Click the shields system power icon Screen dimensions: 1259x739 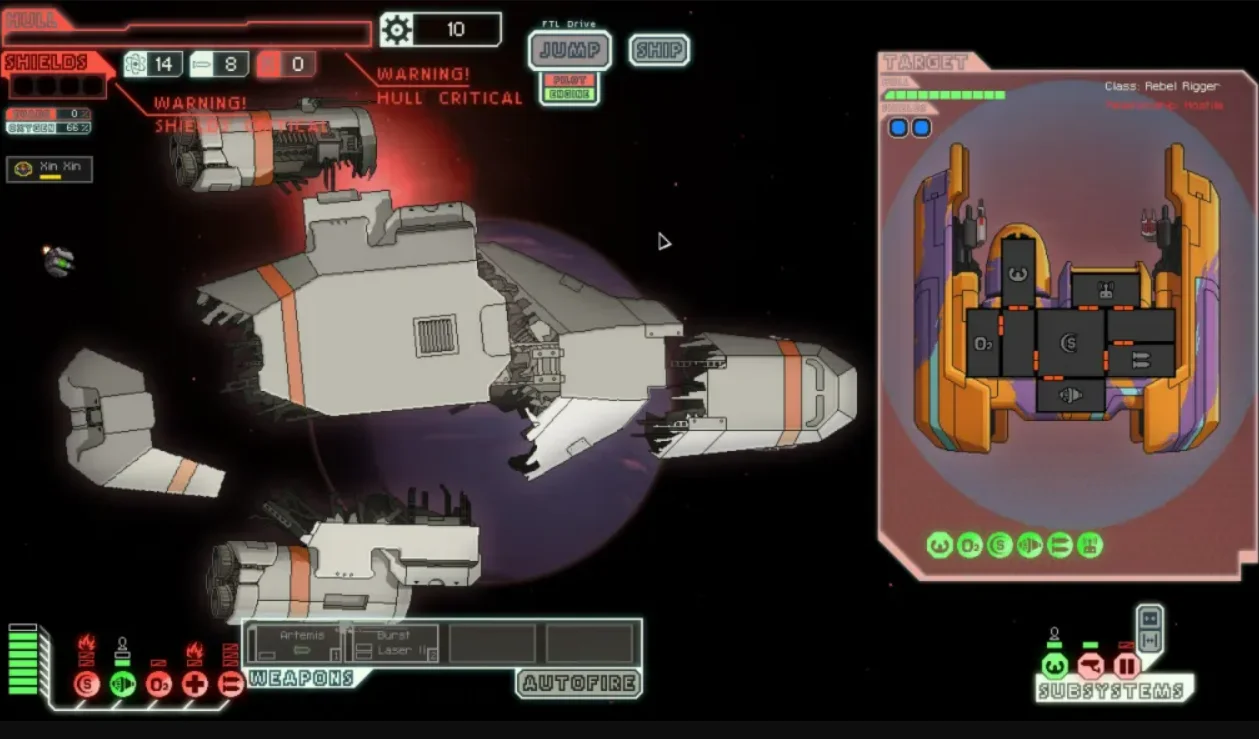pyautogui.click(x=87, y=684)
